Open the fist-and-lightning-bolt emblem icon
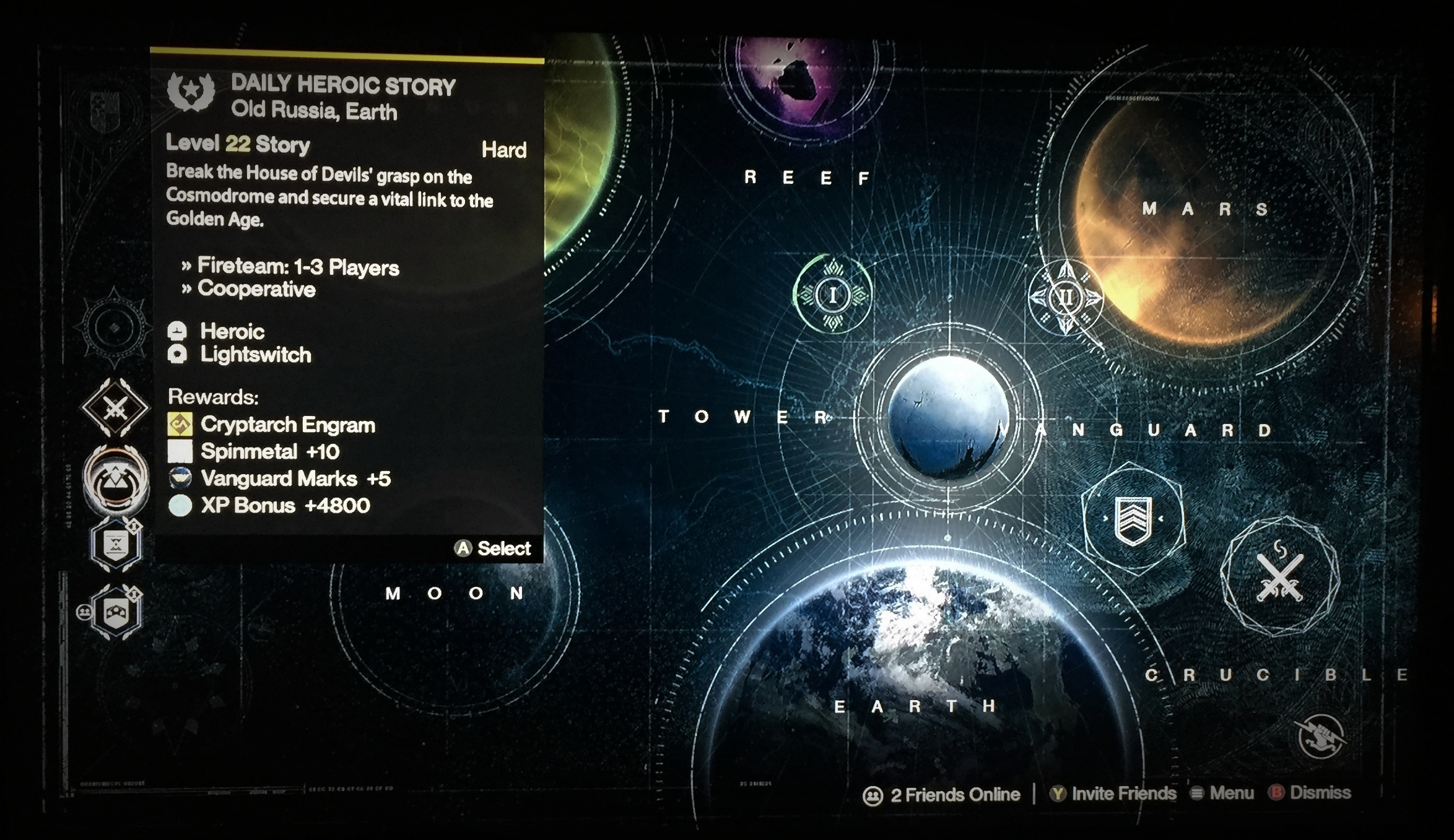This screenshot has height=840, width=1454. 1321,737
